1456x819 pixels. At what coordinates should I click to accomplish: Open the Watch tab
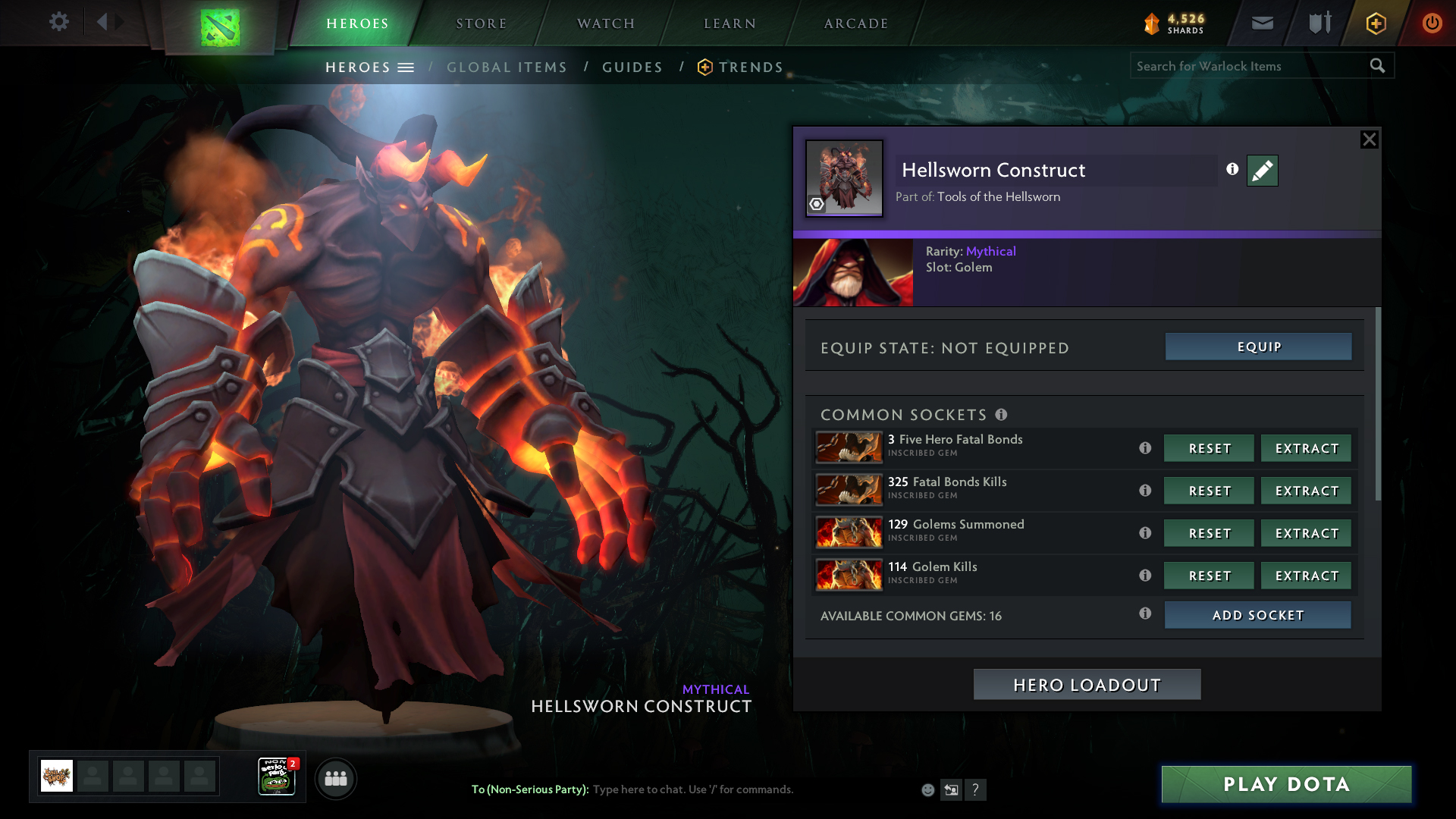[606, 24]
